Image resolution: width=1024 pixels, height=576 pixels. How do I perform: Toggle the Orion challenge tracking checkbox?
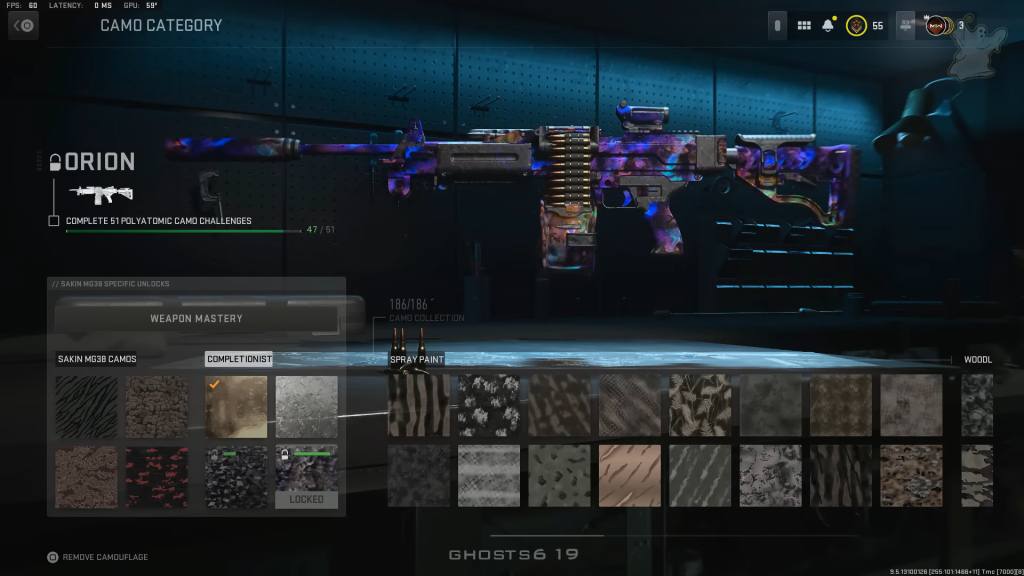[x=54, y=221]
